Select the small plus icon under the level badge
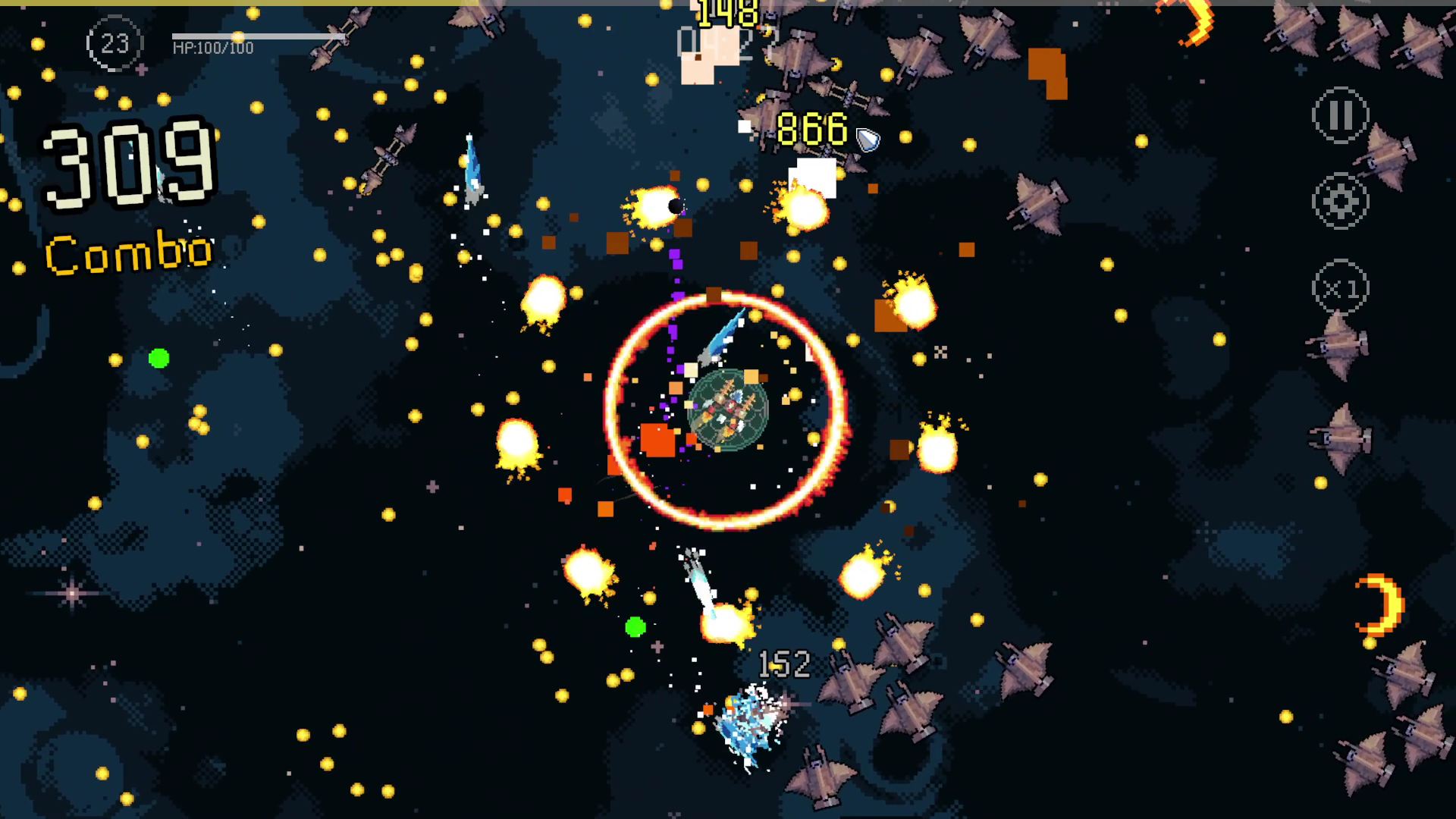Viewport: 1456px width, 819px height. coord(141,68)
